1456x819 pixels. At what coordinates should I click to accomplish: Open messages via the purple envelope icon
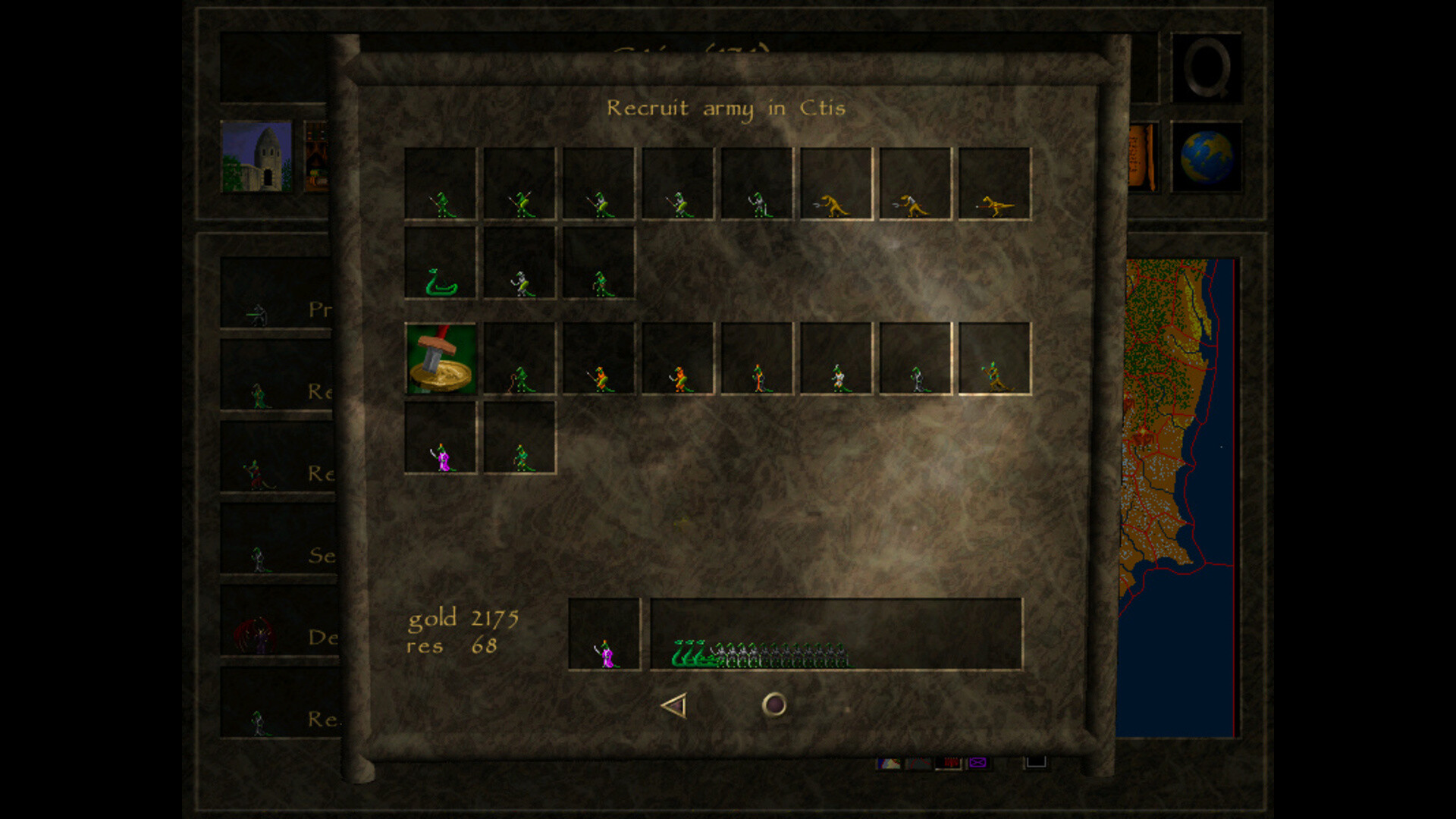pos(977,762)
